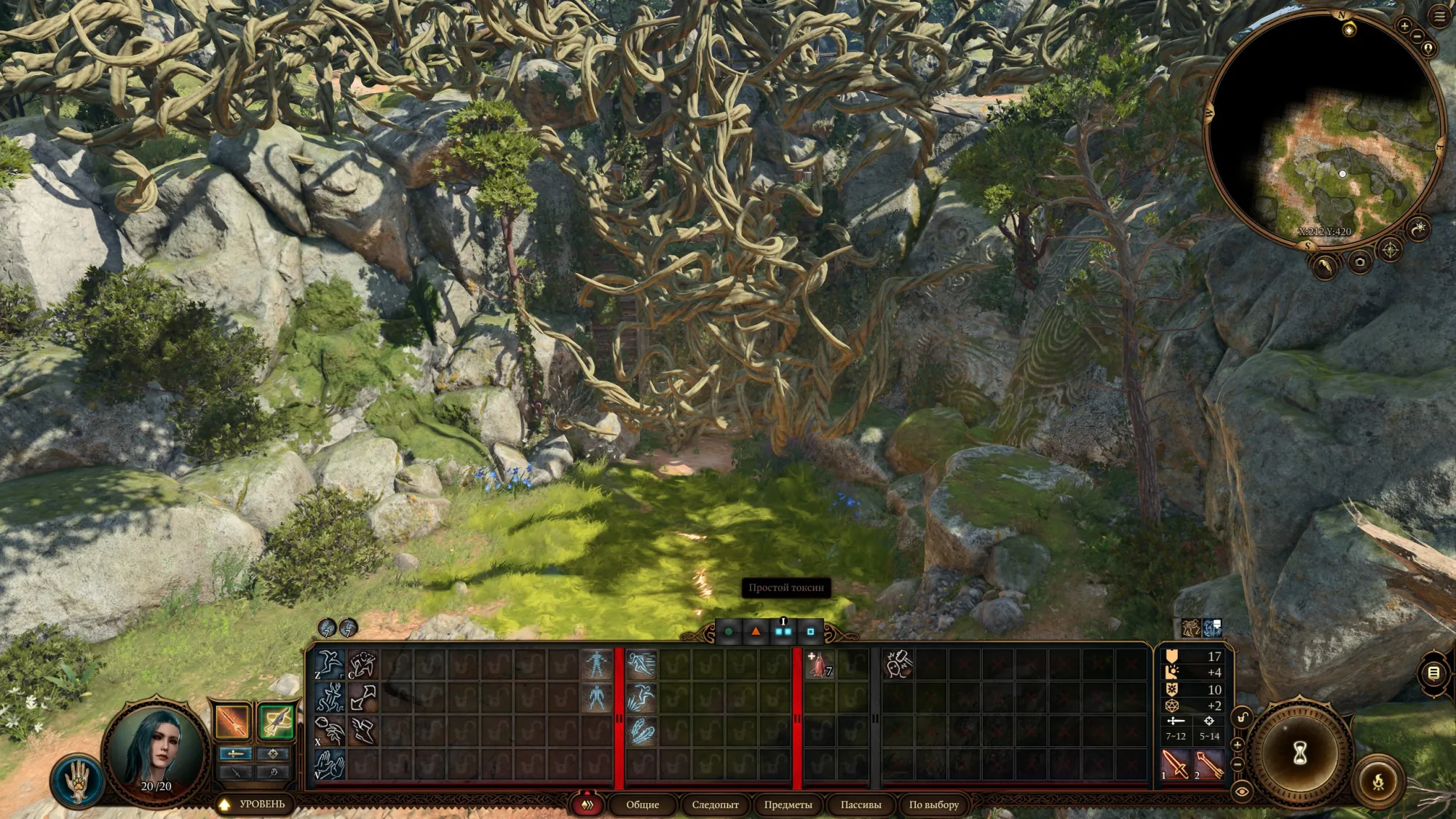Screen dimensions: 1456x819
Task: Activate the jump action icon
Action: [329, 664]
